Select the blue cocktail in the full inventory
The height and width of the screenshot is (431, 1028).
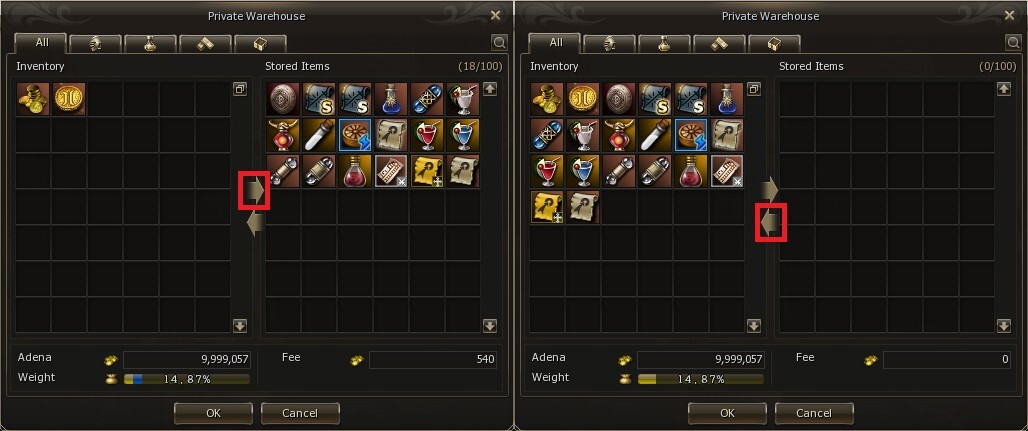point(583,172)
